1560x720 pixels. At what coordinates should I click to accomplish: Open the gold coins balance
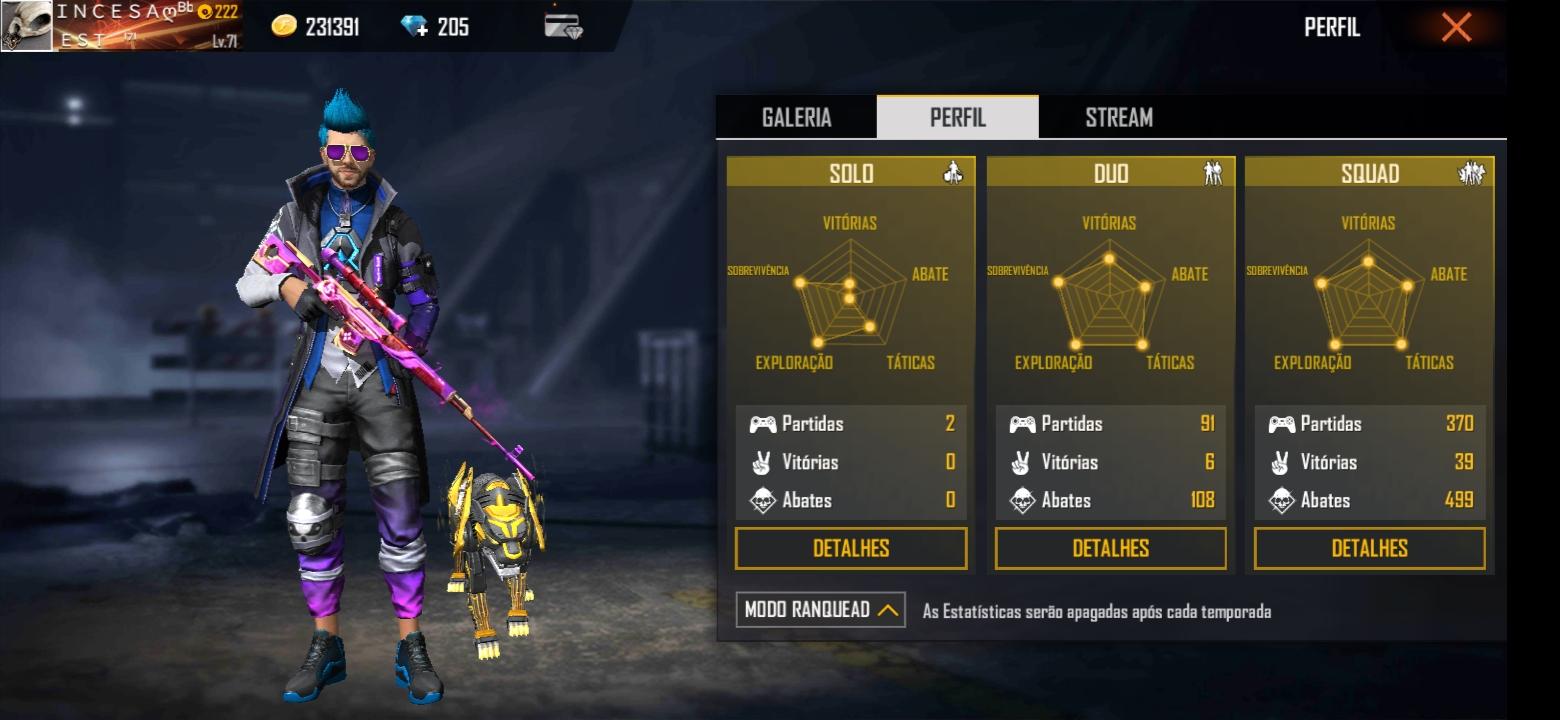point(316,27)
